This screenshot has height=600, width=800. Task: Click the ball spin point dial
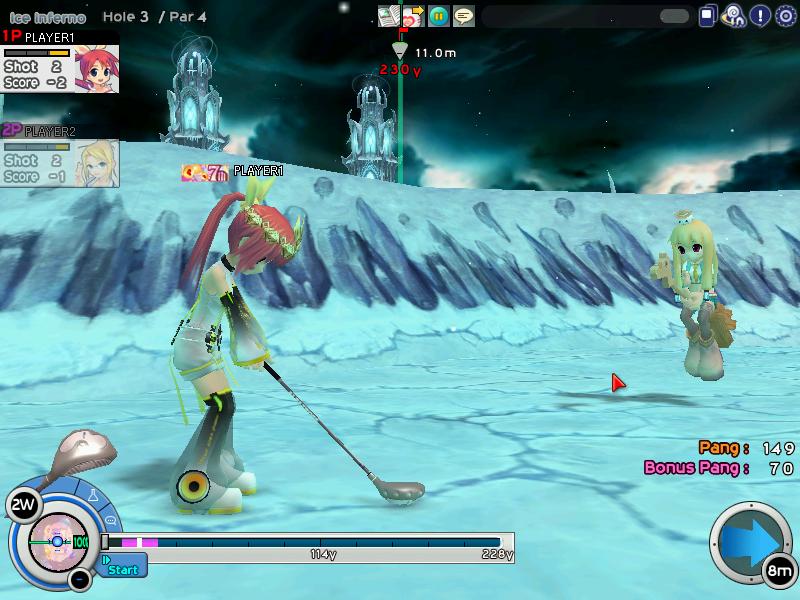(57, 540)
